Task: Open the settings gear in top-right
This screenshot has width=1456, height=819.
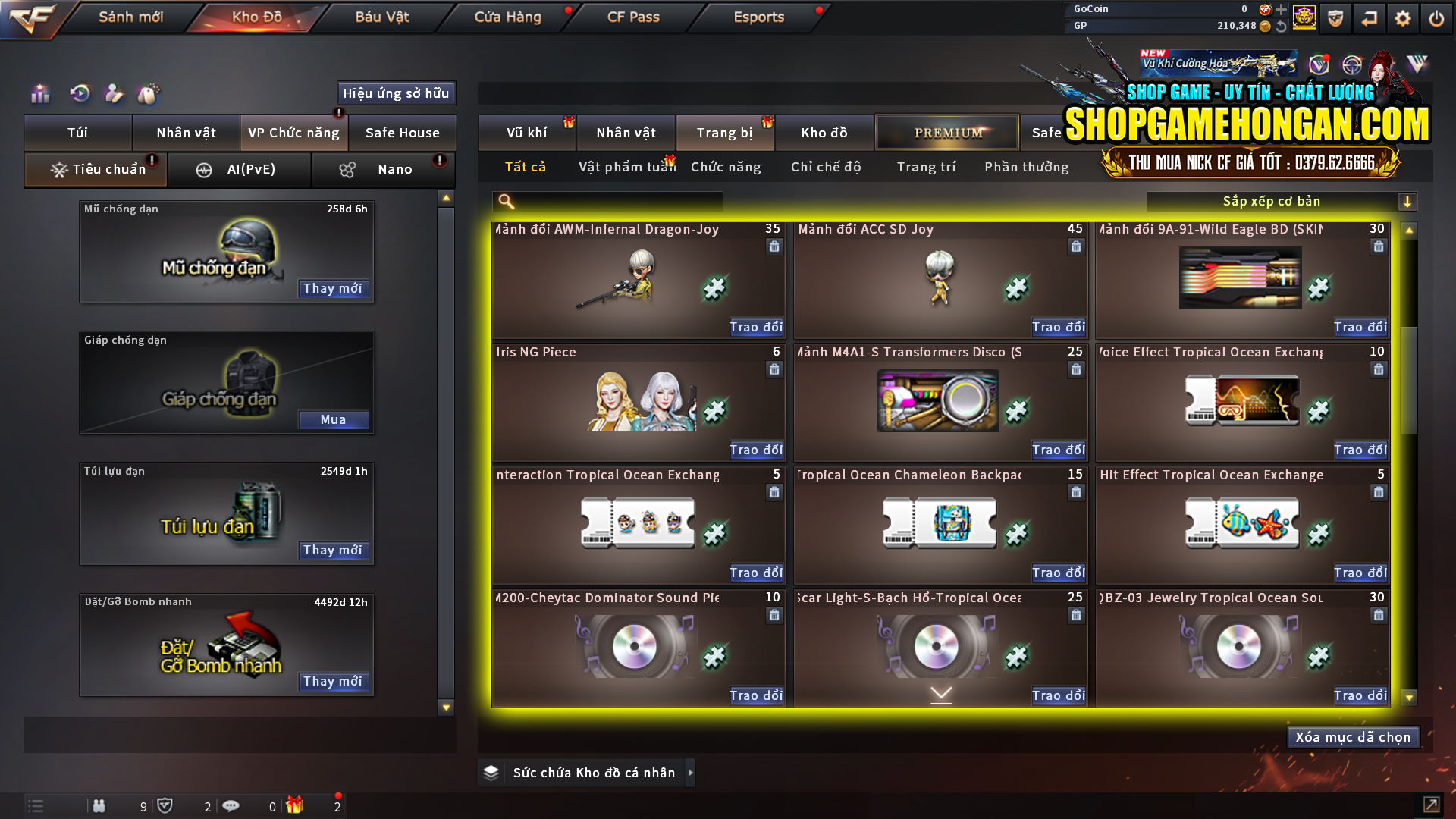Action: click(1403, 17)
